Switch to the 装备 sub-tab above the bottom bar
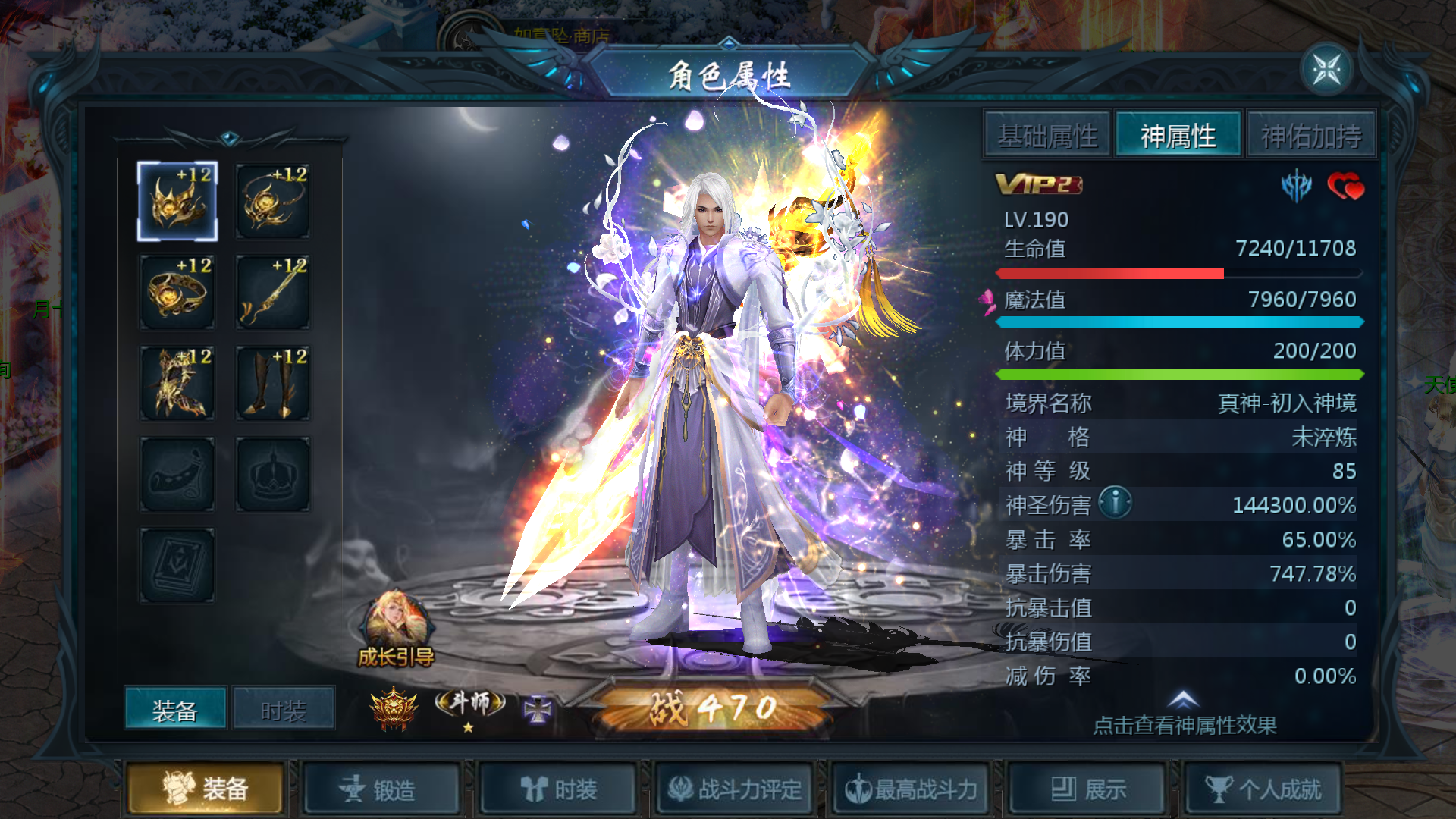 click(175, 710)
